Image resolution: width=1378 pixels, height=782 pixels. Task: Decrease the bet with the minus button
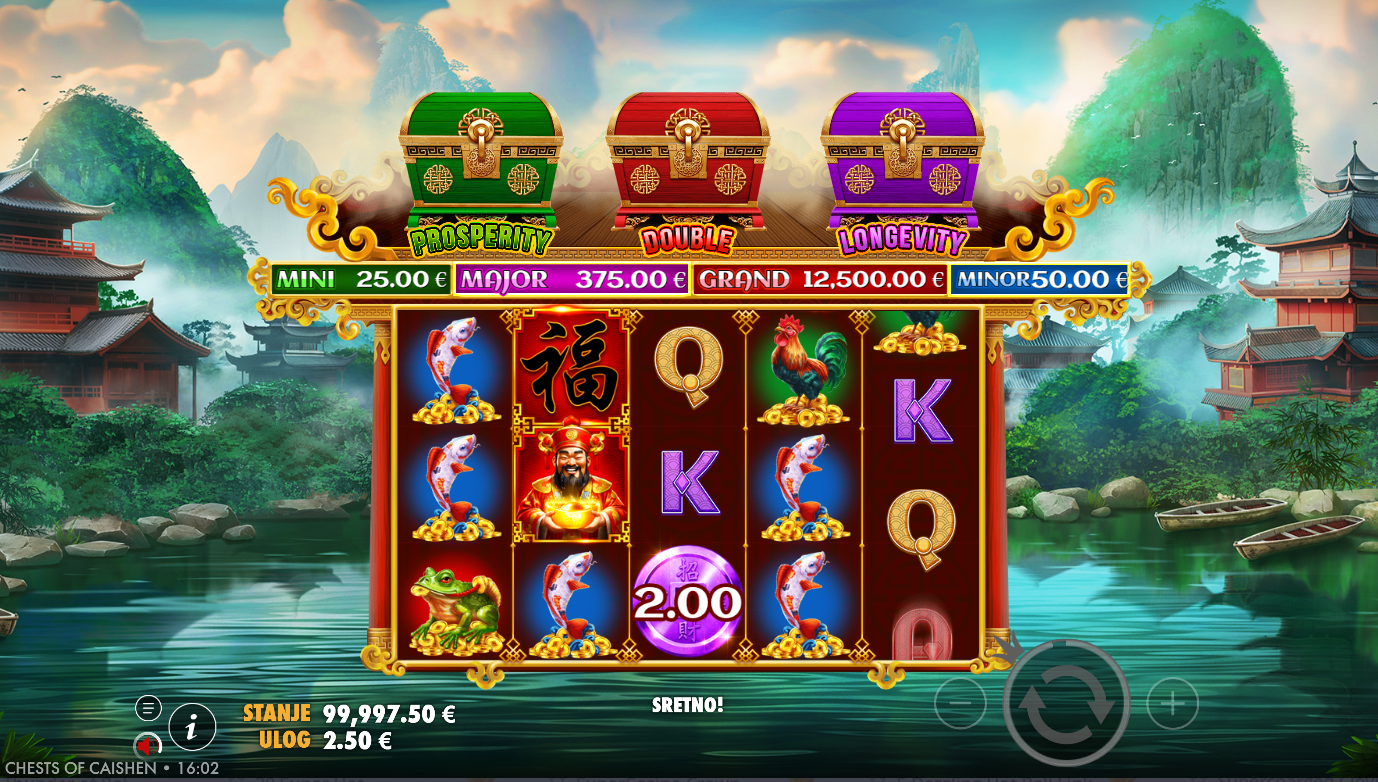pyautogui.click(x=960, y=705)
